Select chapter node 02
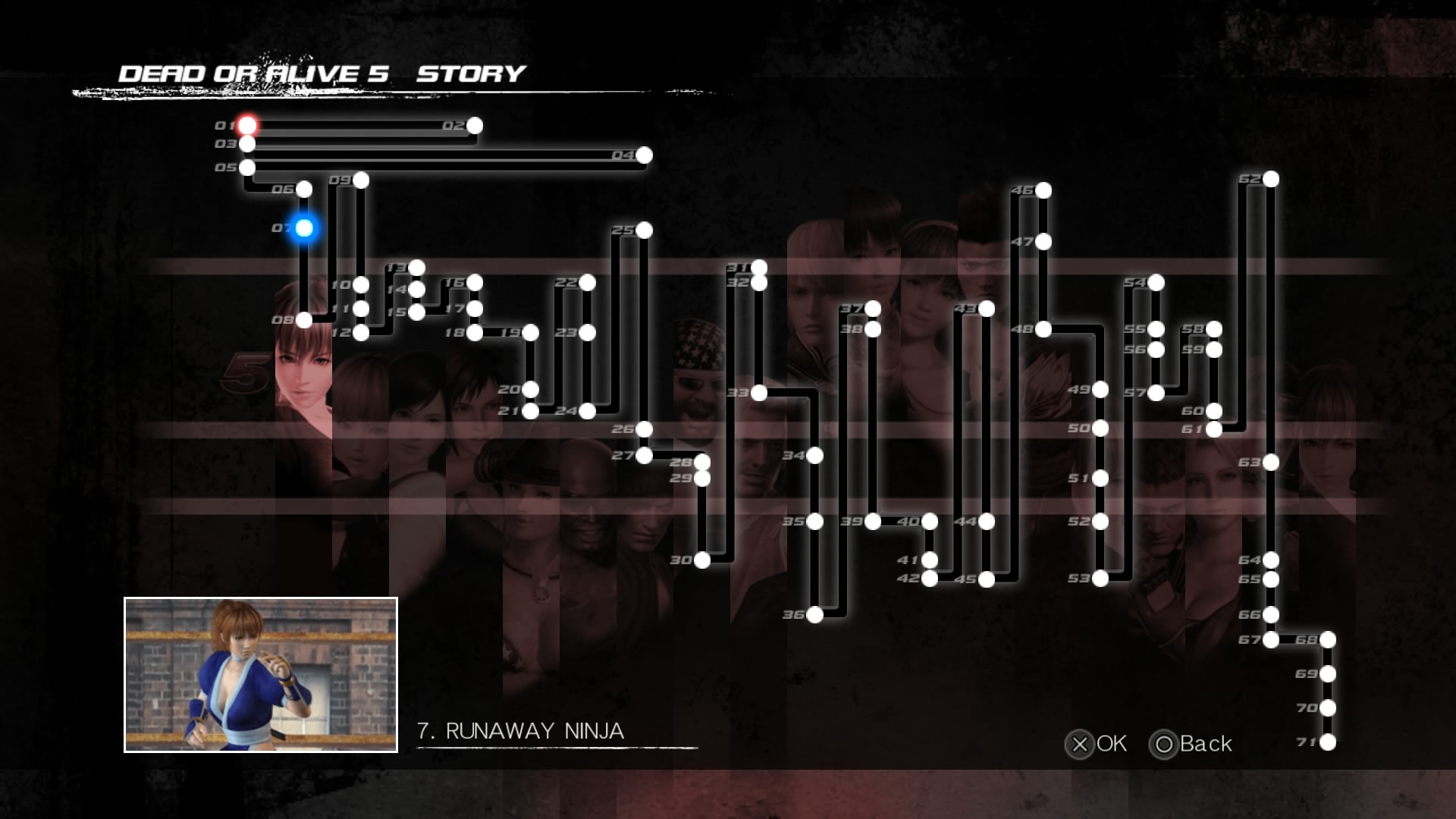The width and height of the screenshot is (1456, 819). [x=474, y=126]
